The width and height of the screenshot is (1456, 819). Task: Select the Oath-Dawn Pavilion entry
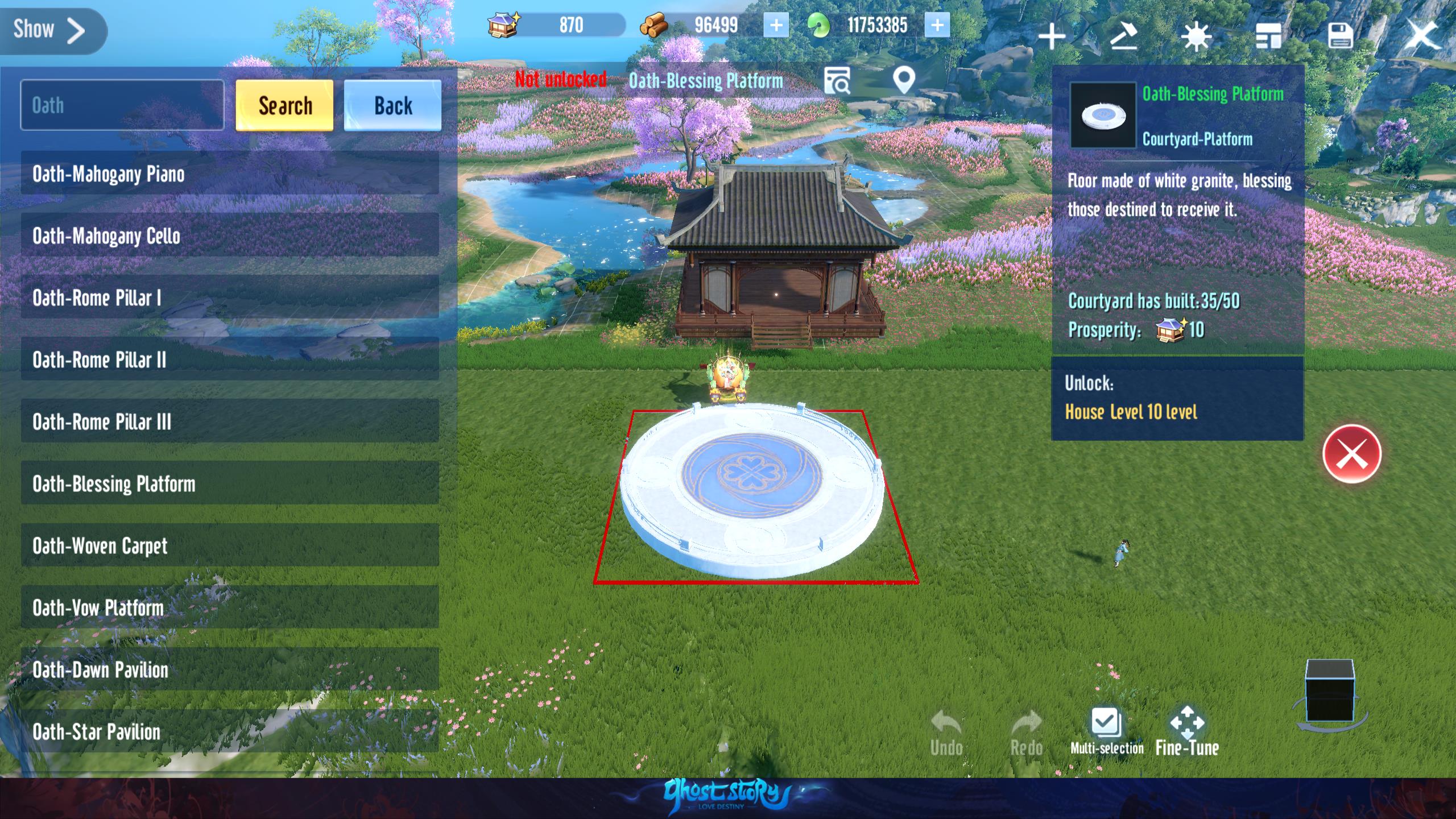tap(230, 669)
